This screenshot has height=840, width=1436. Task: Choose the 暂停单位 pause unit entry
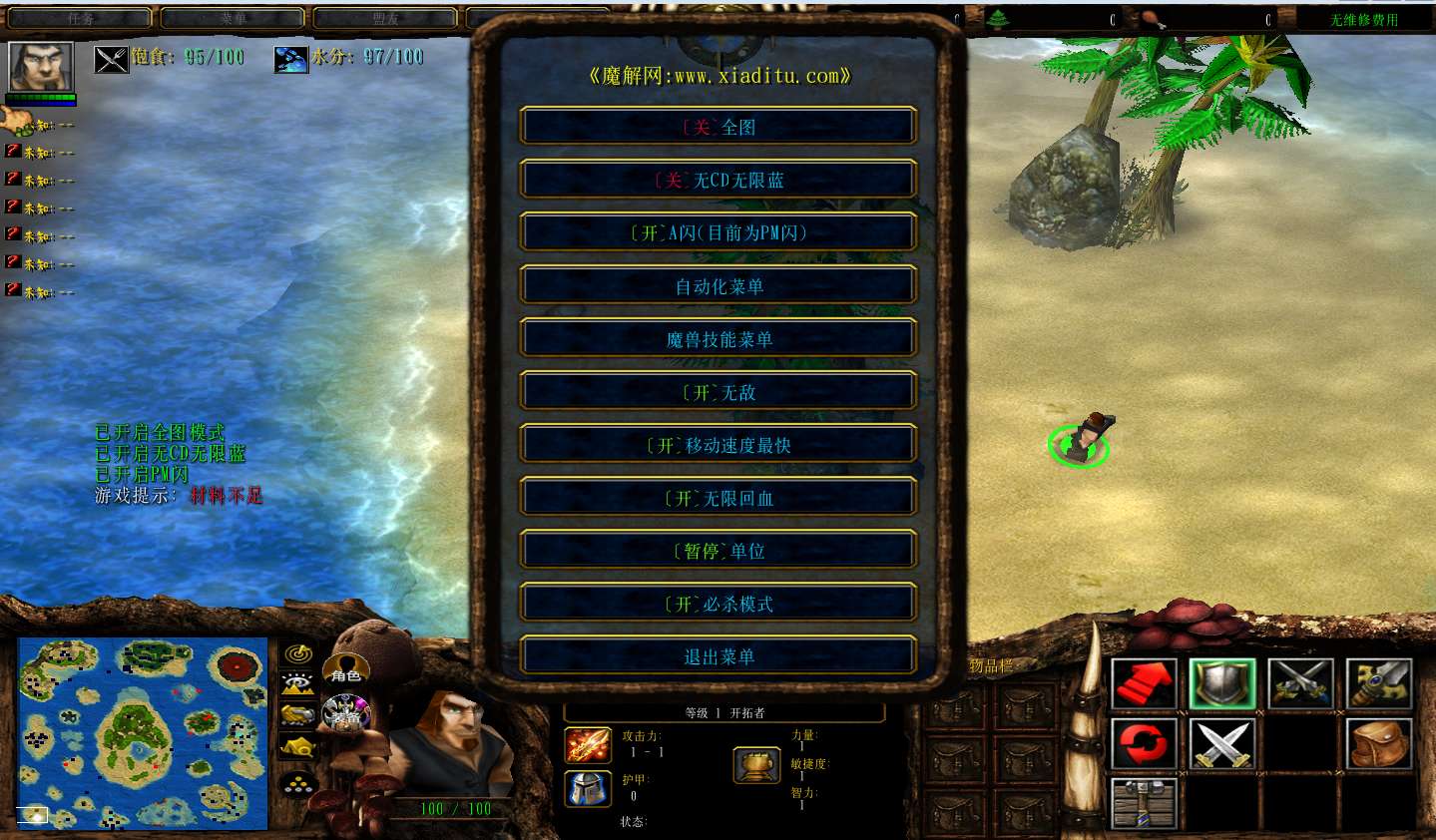point(718,551)
